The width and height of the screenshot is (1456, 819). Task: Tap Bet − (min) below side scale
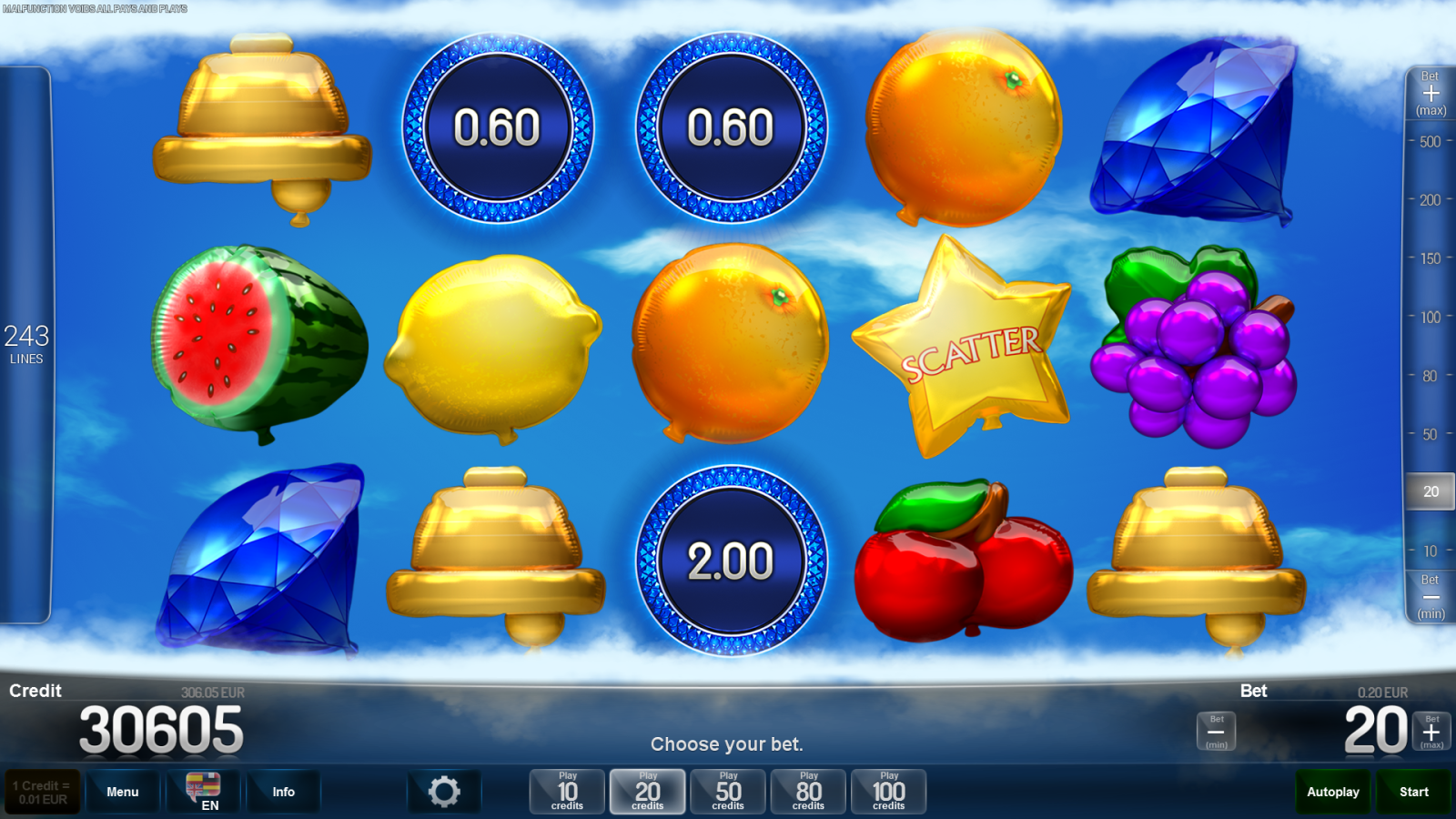pyautogui.click(x=1431, y=597)
